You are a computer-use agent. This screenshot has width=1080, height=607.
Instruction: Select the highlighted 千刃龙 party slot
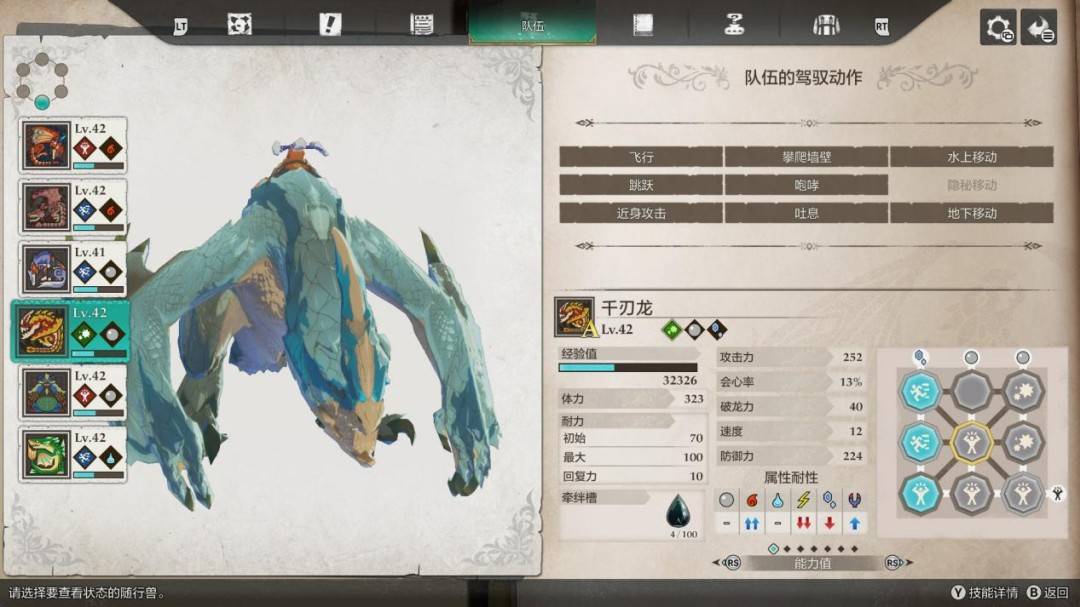pyautogui.click(x=70, y=330)
